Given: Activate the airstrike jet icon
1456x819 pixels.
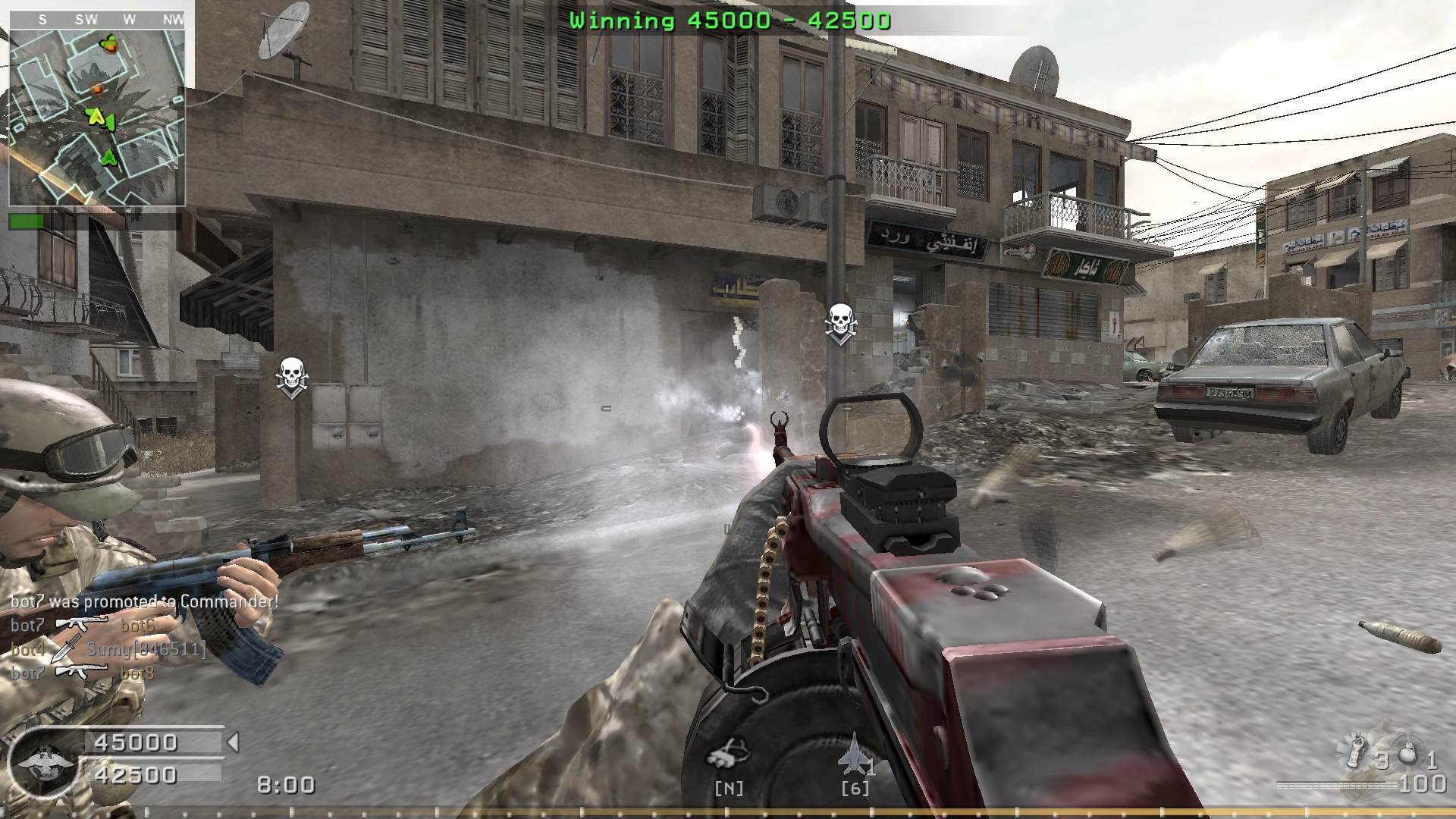Looking at the screenshot, I should pyautogui.click(x=853, y=753).
